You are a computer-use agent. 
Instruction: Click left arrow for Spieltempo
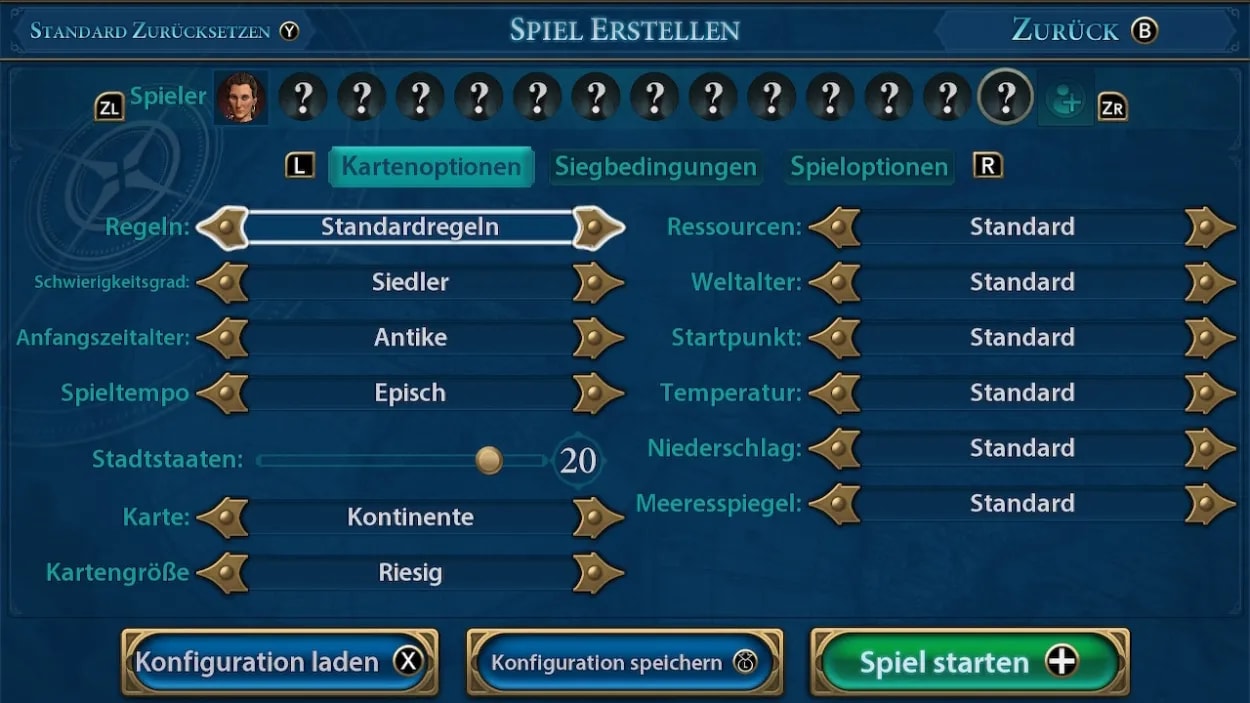coord(224,393)
